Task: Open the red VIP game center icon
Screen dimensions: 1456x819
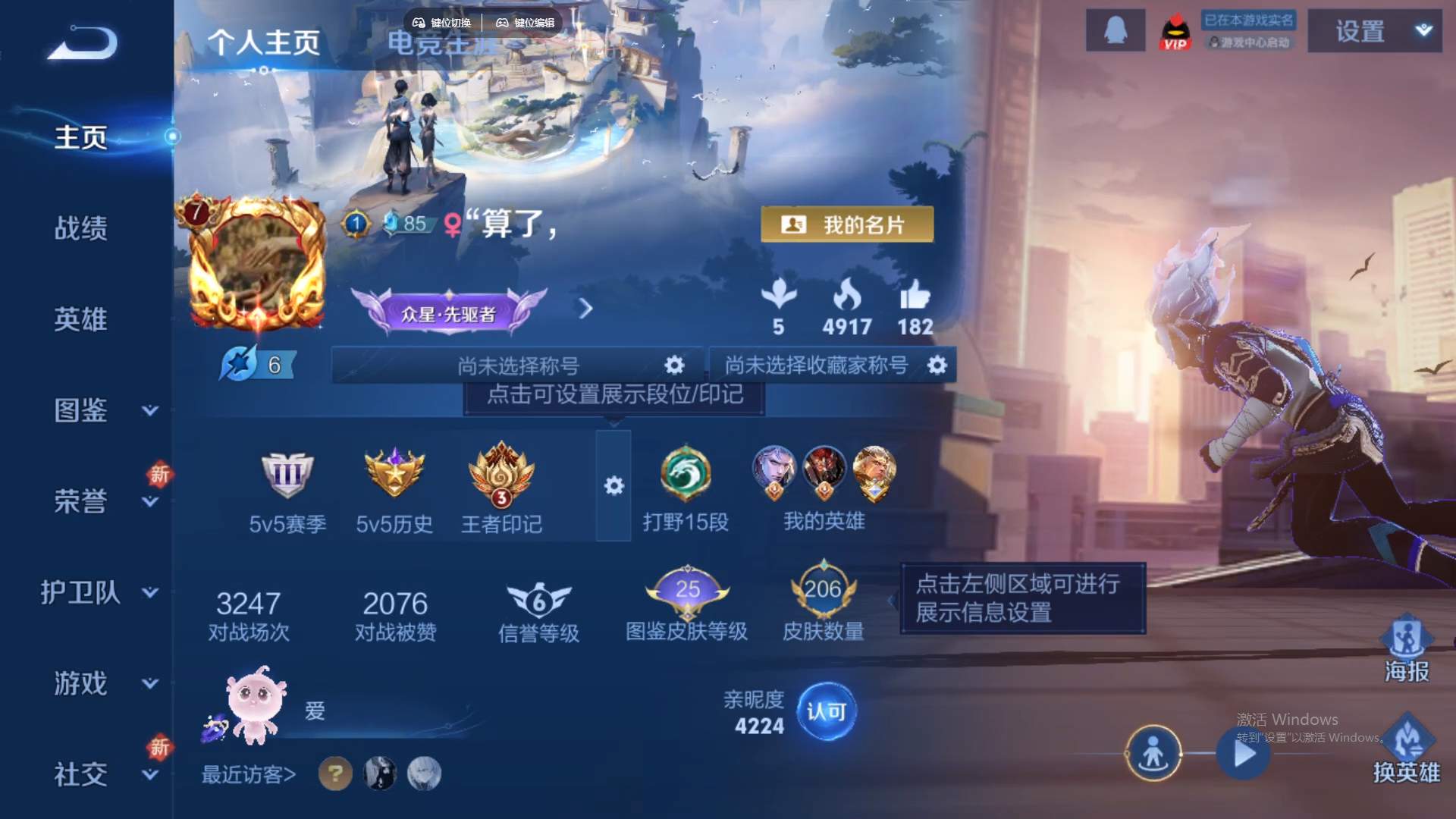Action: [1175, 30]
